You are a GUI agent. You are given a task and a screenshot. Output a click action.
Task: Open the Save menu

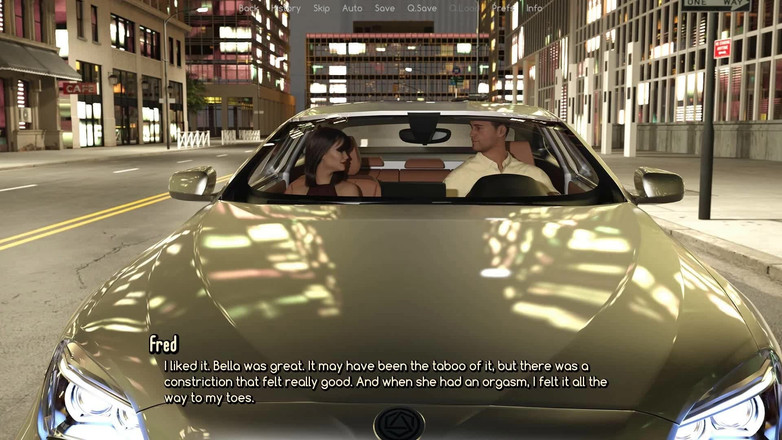pos(385,8)
